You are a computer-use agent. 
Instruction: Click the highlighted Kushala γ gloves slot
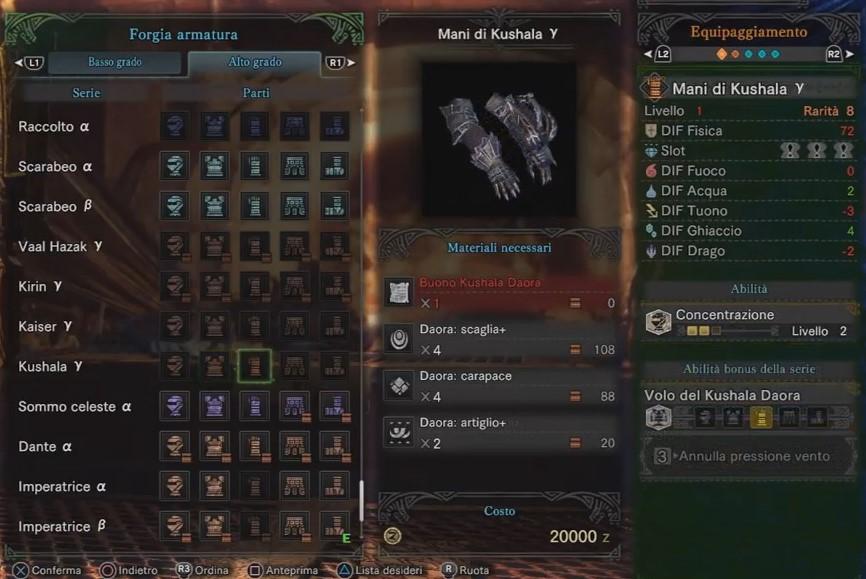pyautogui.click(x=254, y=366)
